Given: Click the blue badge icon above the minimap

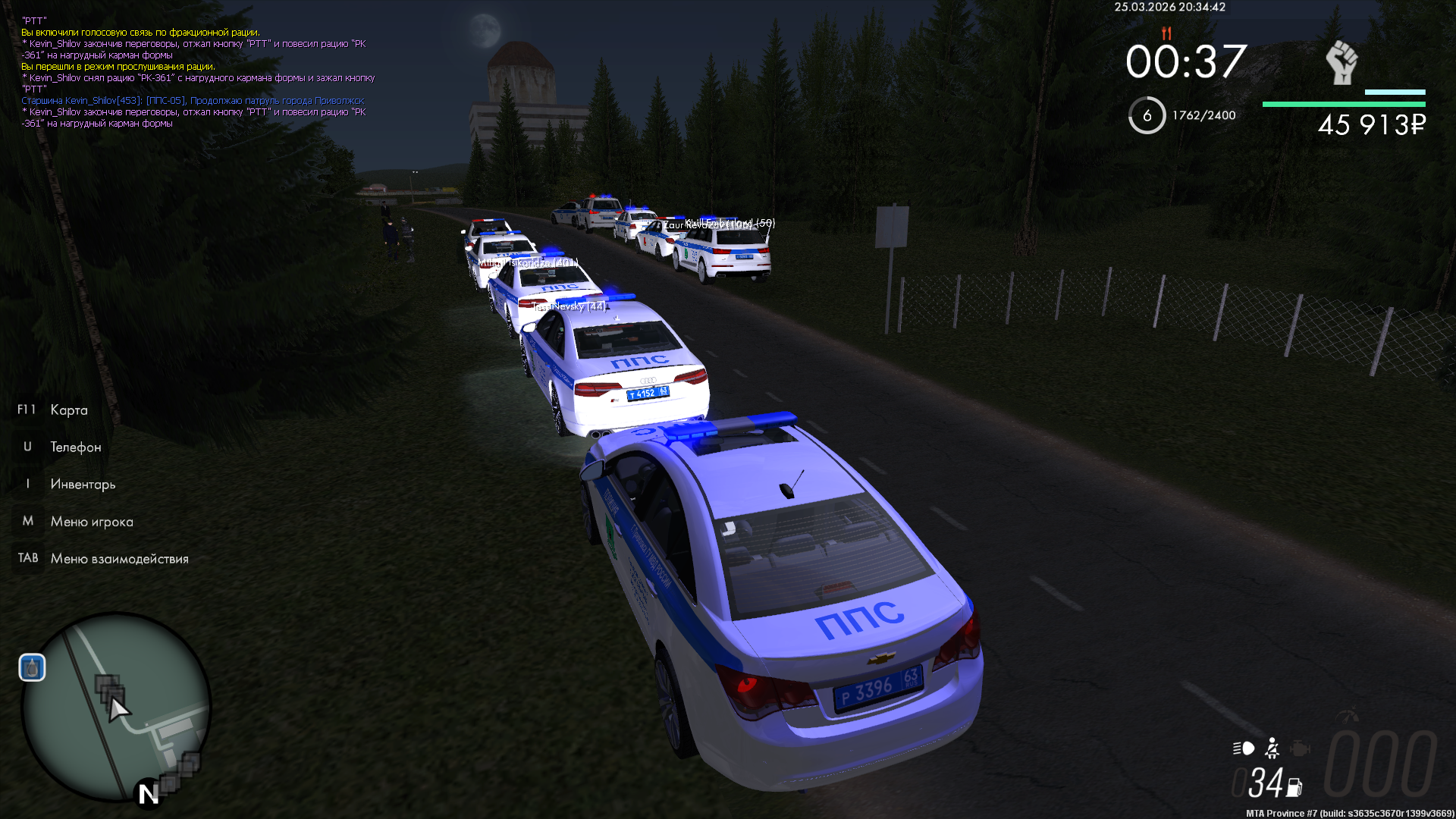Looking at the screenshot, I should pos(32,668).
